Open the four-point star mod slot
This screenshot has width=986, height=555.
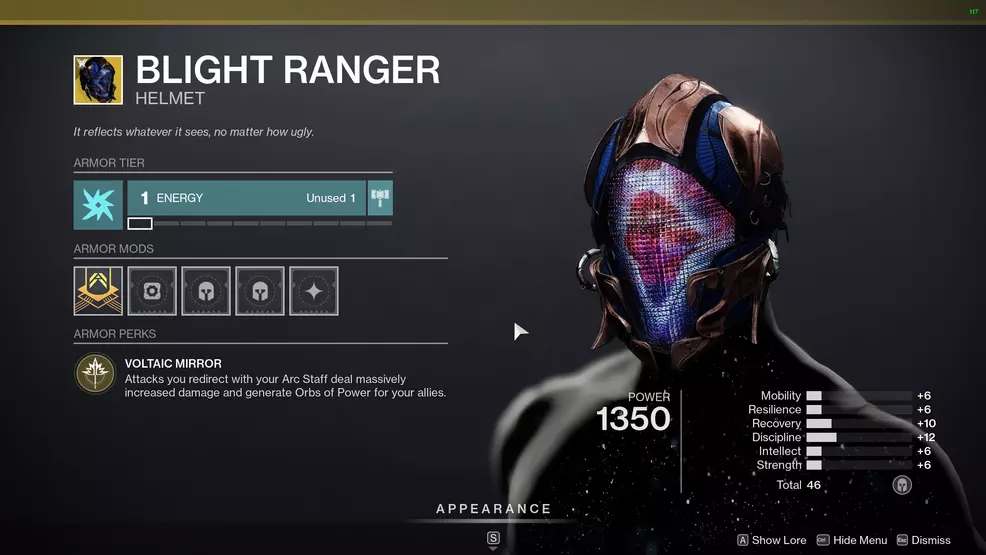coord(314,291)
